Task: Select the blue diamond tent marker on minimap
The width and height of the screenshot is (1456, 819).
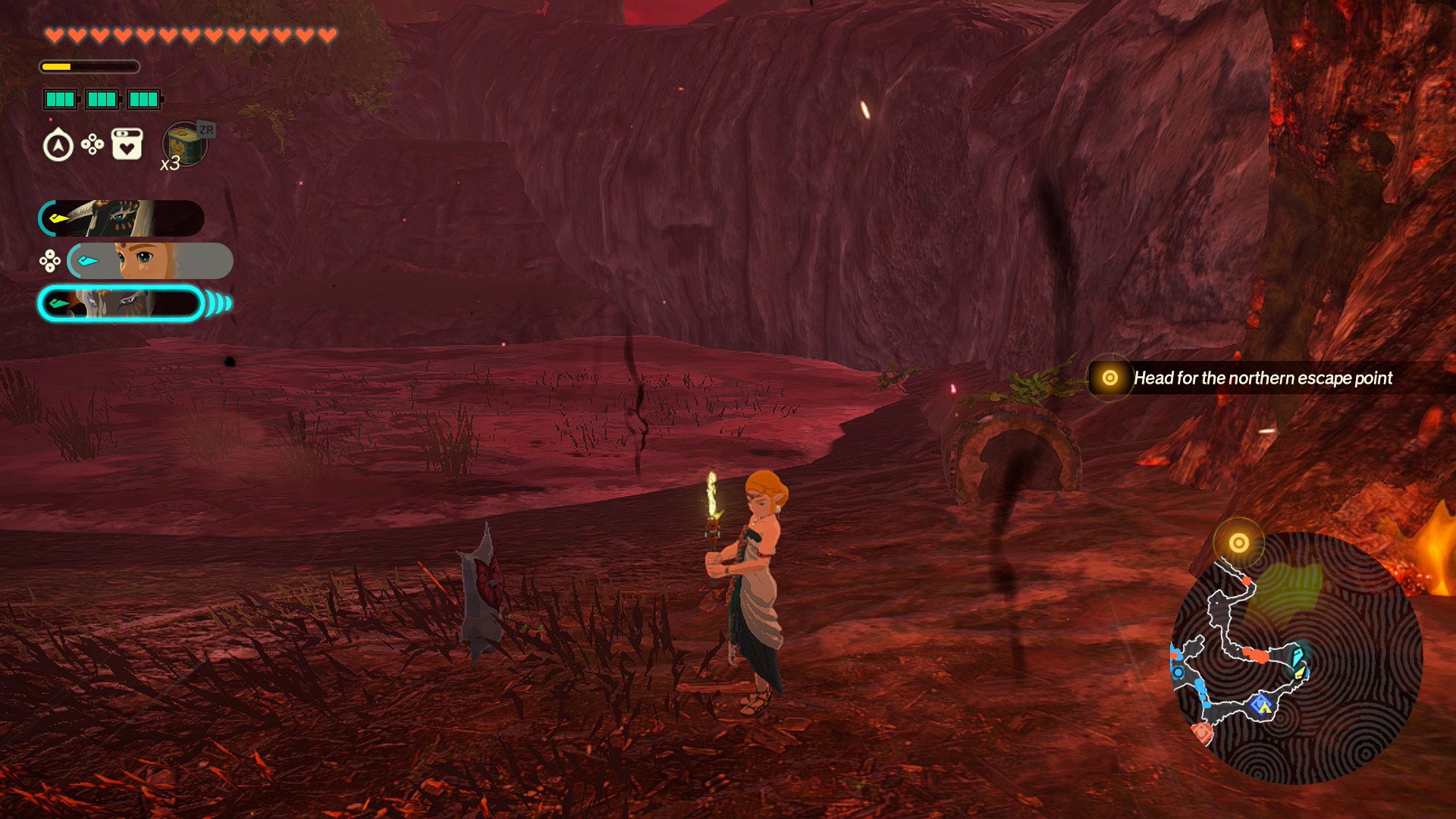Action: coord(1261,705)
